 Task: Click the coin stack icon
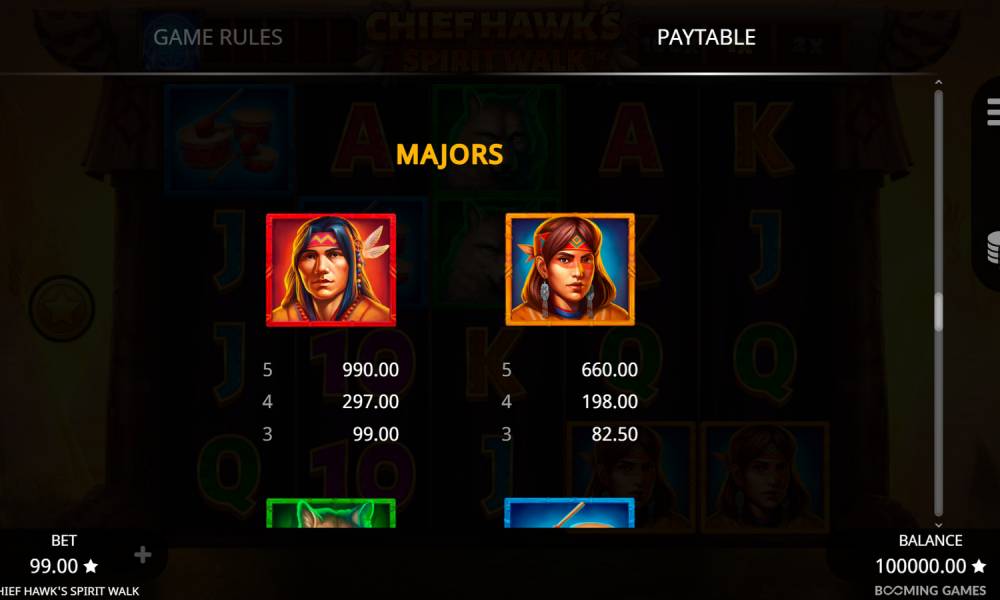click(x=991, y=245)
